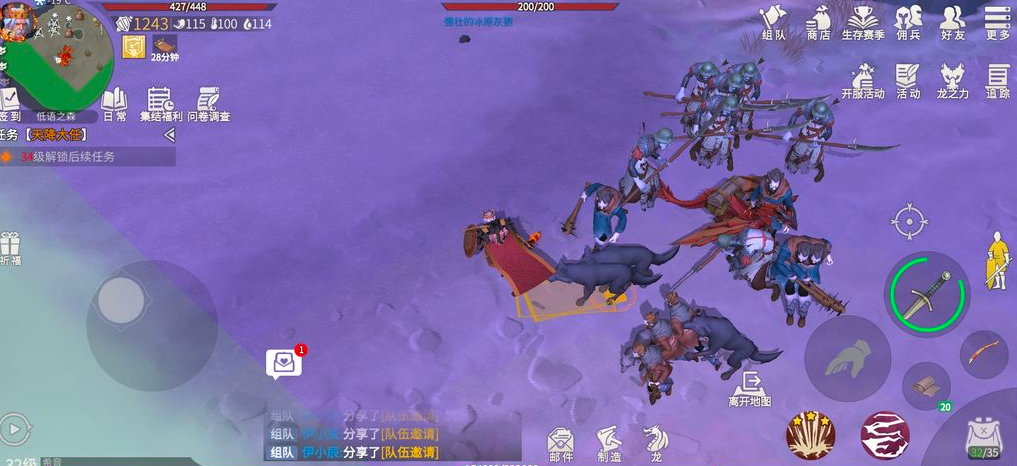The height and width of the screenshot is (466, 1017).
Task: Open the 问卷调查 survey scroll
Action: (x=208, y=103)
